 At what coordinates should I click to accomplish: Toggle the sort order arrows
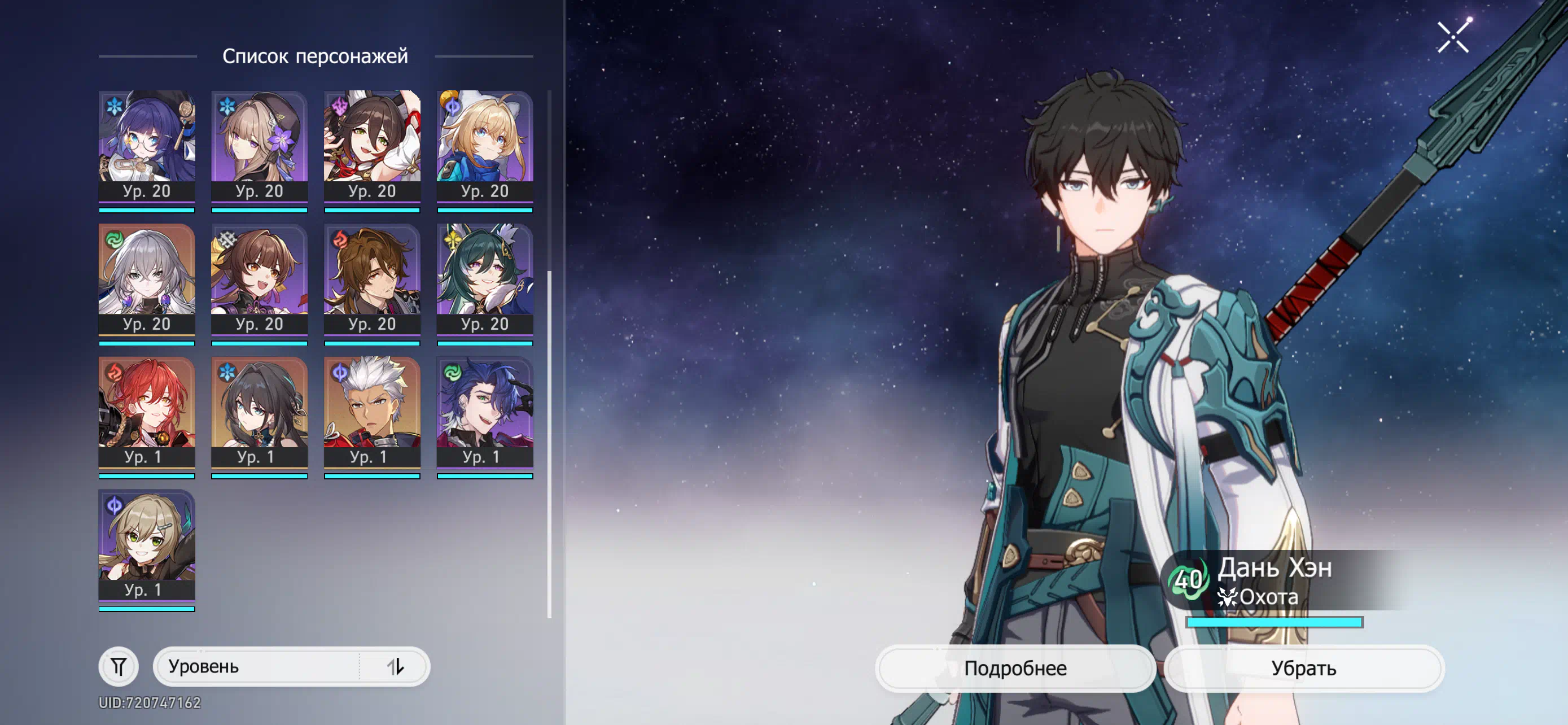pos(395,666)
